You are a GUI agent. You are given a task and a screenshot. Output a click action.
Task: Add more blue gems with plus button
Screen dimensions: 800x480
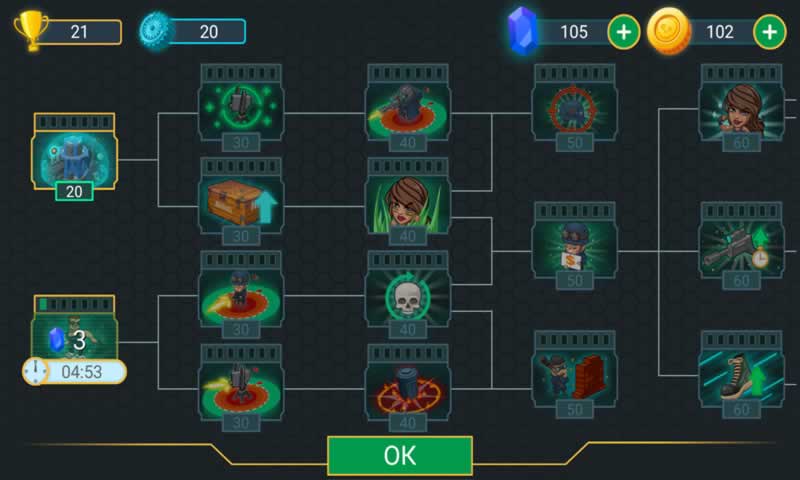pos(623,32)
